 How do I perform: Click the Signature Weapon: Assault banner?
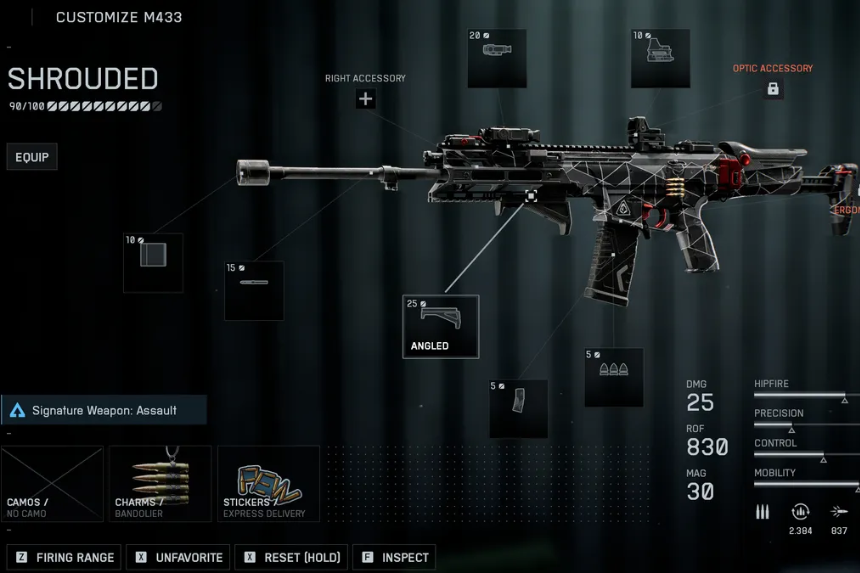click(x=104, y=410)
